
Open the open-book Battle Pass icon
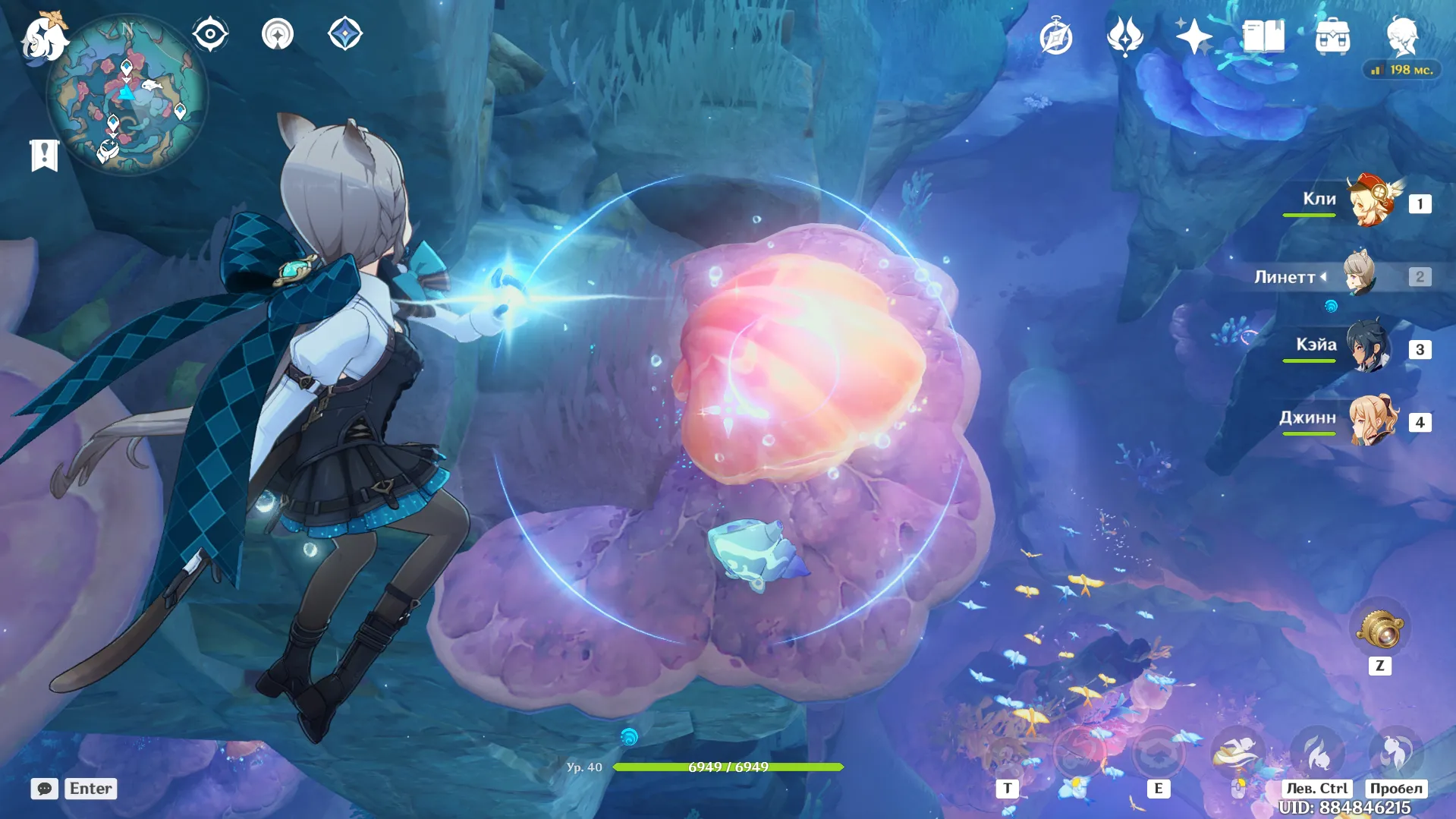(1263, 36)
